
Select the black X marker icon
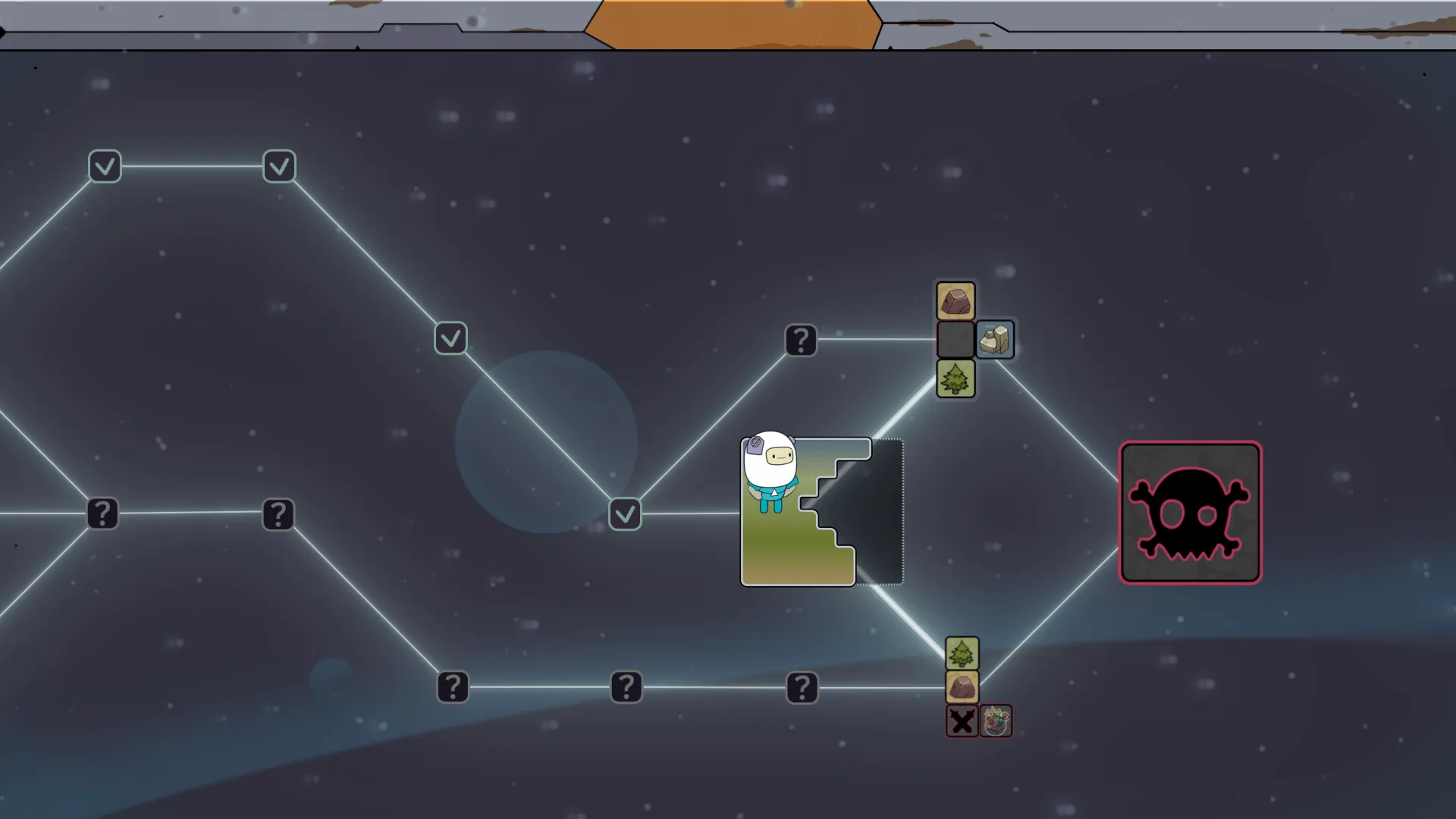click(x=962, y=721)
